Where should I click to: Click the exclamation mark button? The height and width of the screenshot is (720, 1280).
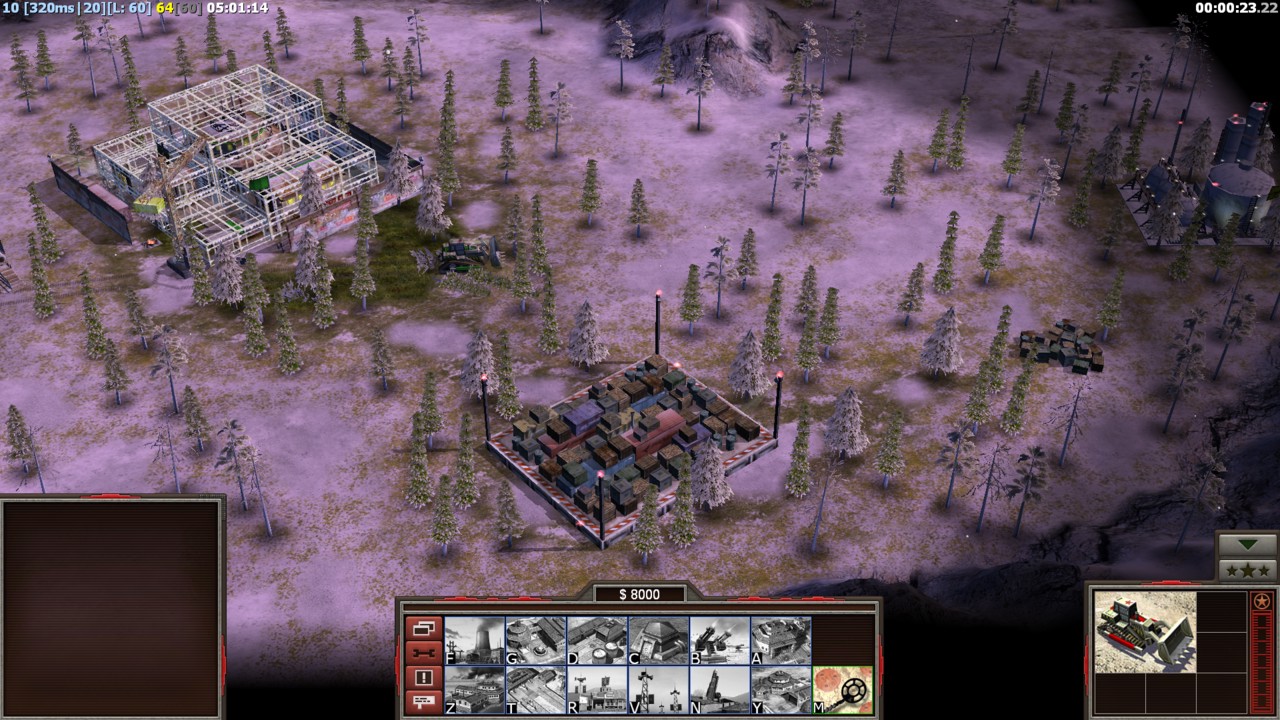423,678
